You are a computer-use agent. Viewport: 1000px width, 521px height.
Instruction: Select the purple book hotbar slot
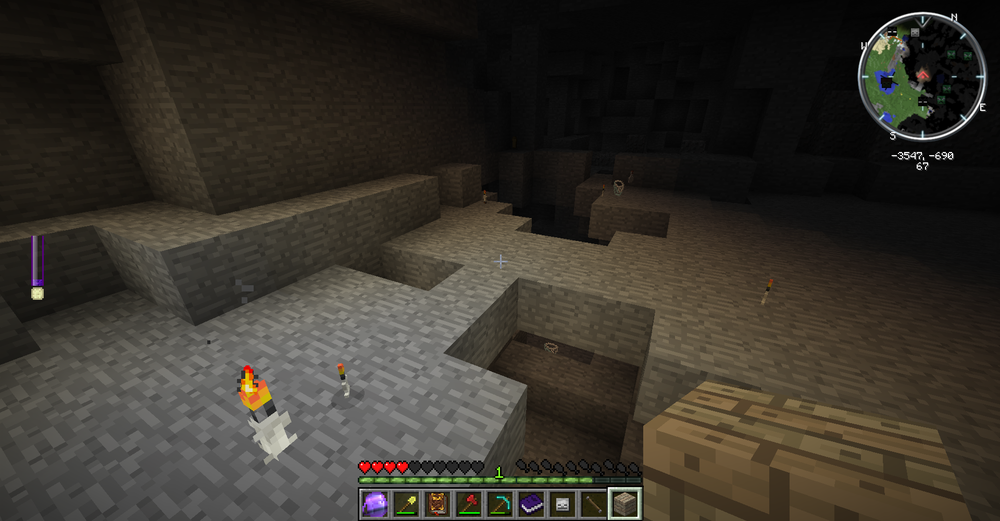[x=530, y=503]
